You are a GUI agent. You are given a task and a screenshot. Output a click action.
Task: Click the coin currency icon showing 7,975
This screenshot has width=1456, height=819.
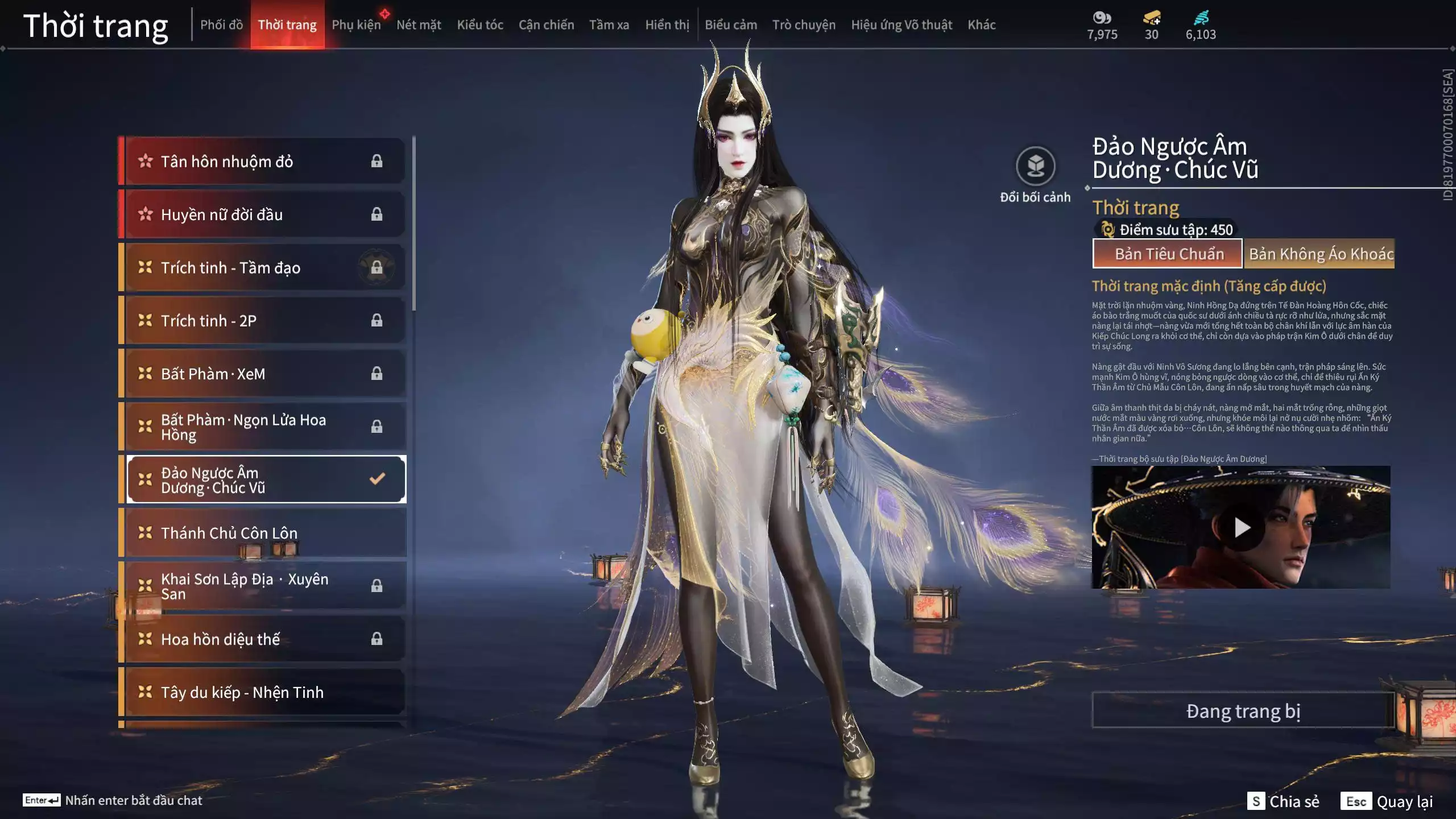1101,18
